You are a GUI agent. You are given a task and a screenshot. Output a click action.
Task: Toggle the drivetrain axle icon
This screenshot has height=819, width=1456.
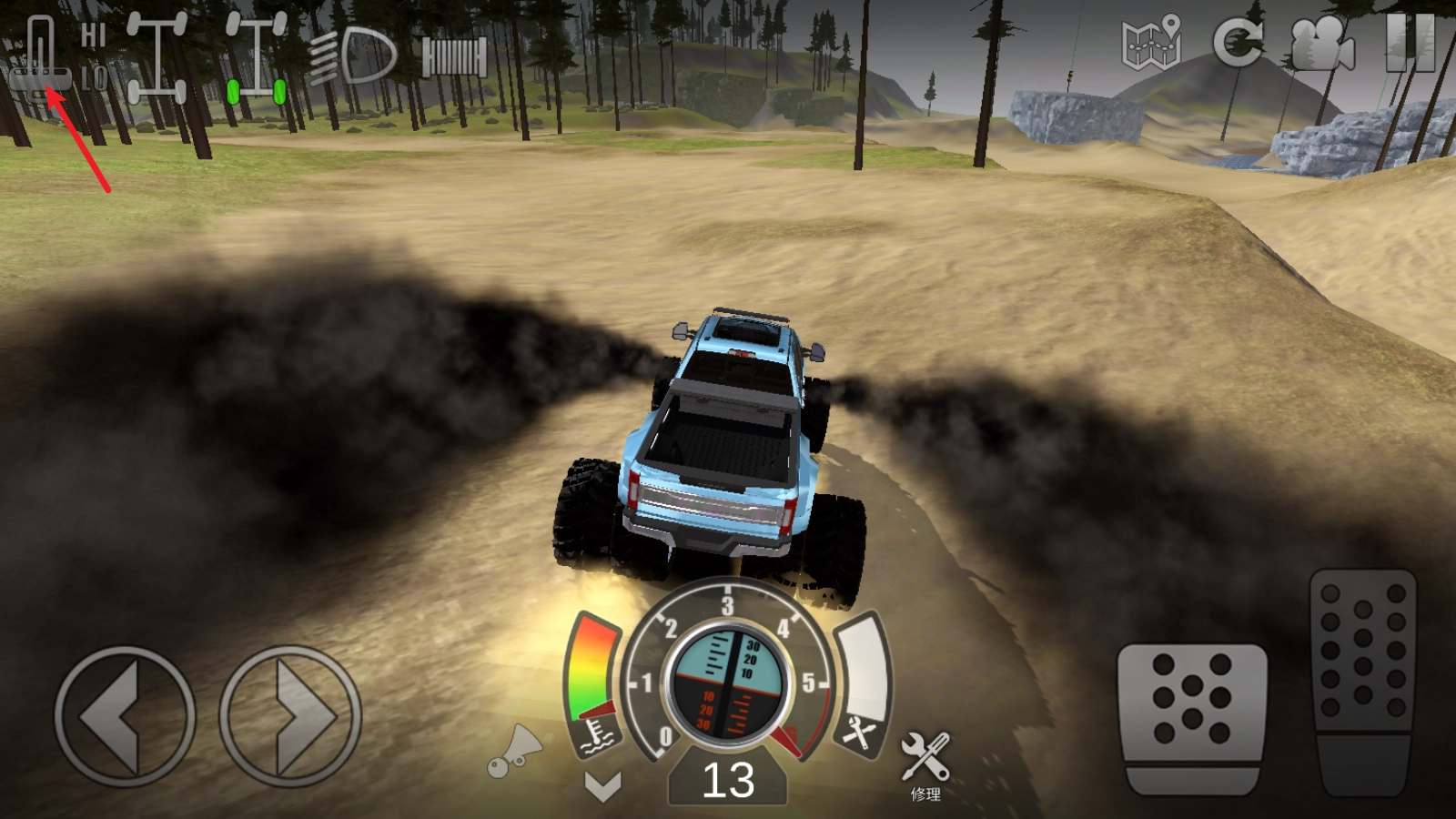pyautogui.click(x=157, y=56)
